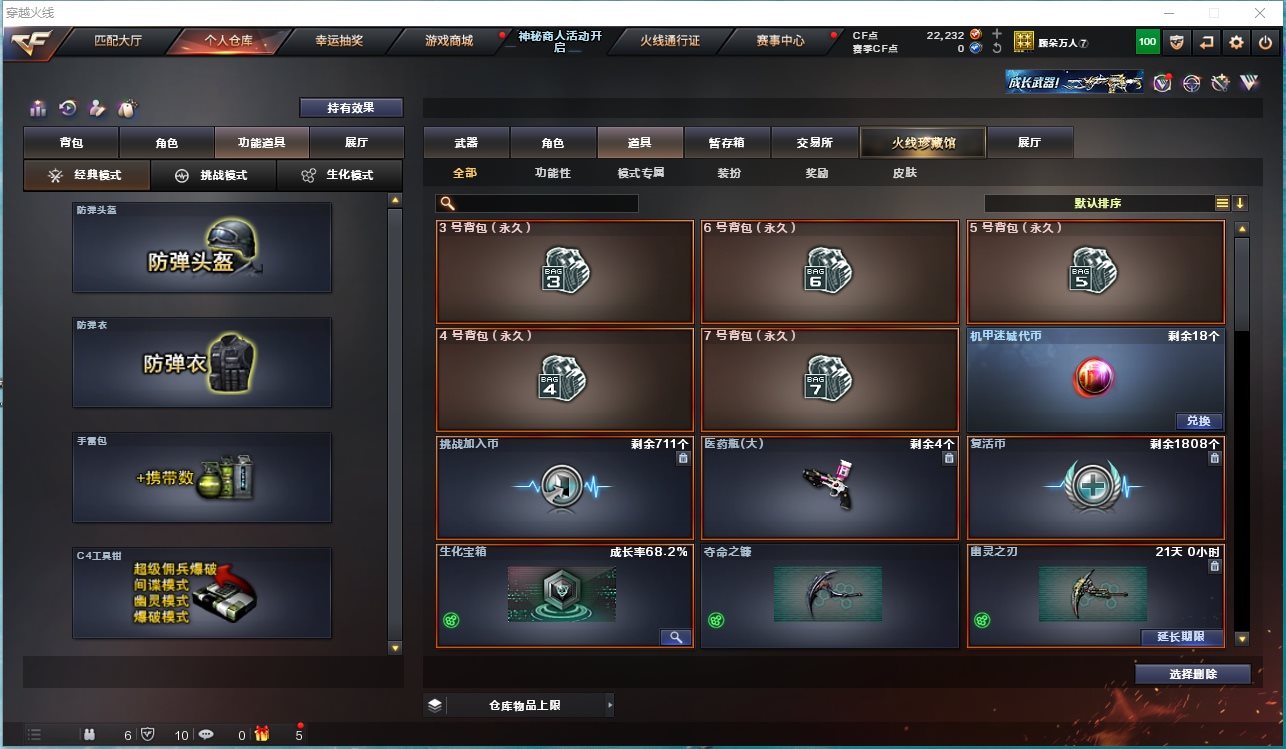Click 兑换 on 机甲迷城代币
The width and height of the screenshot is (1286, 749).
click(x=1198, y=421)
